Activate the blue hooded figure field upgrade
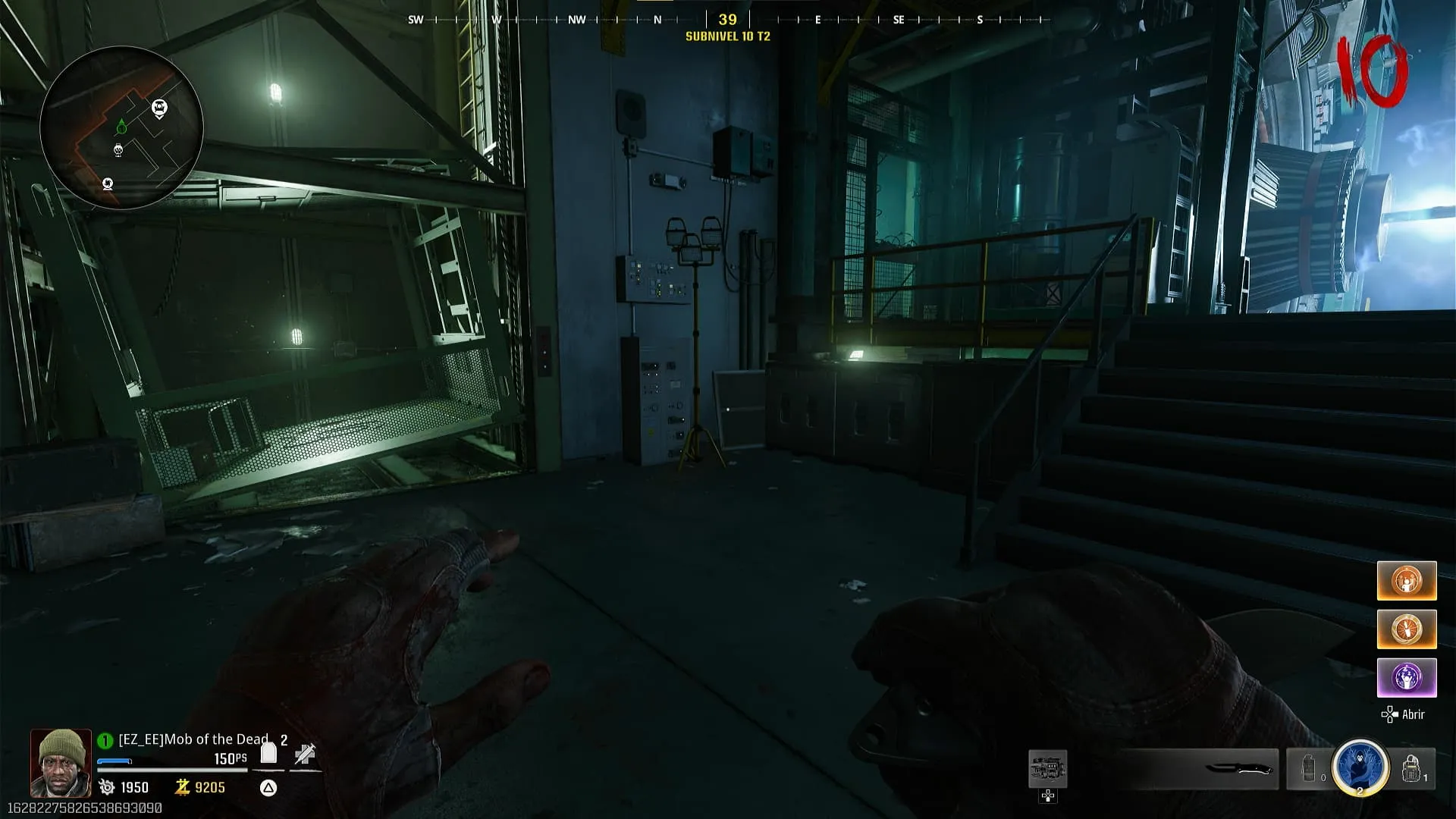Viewport: 1456px width, 819px height. tap(1360, 767)
